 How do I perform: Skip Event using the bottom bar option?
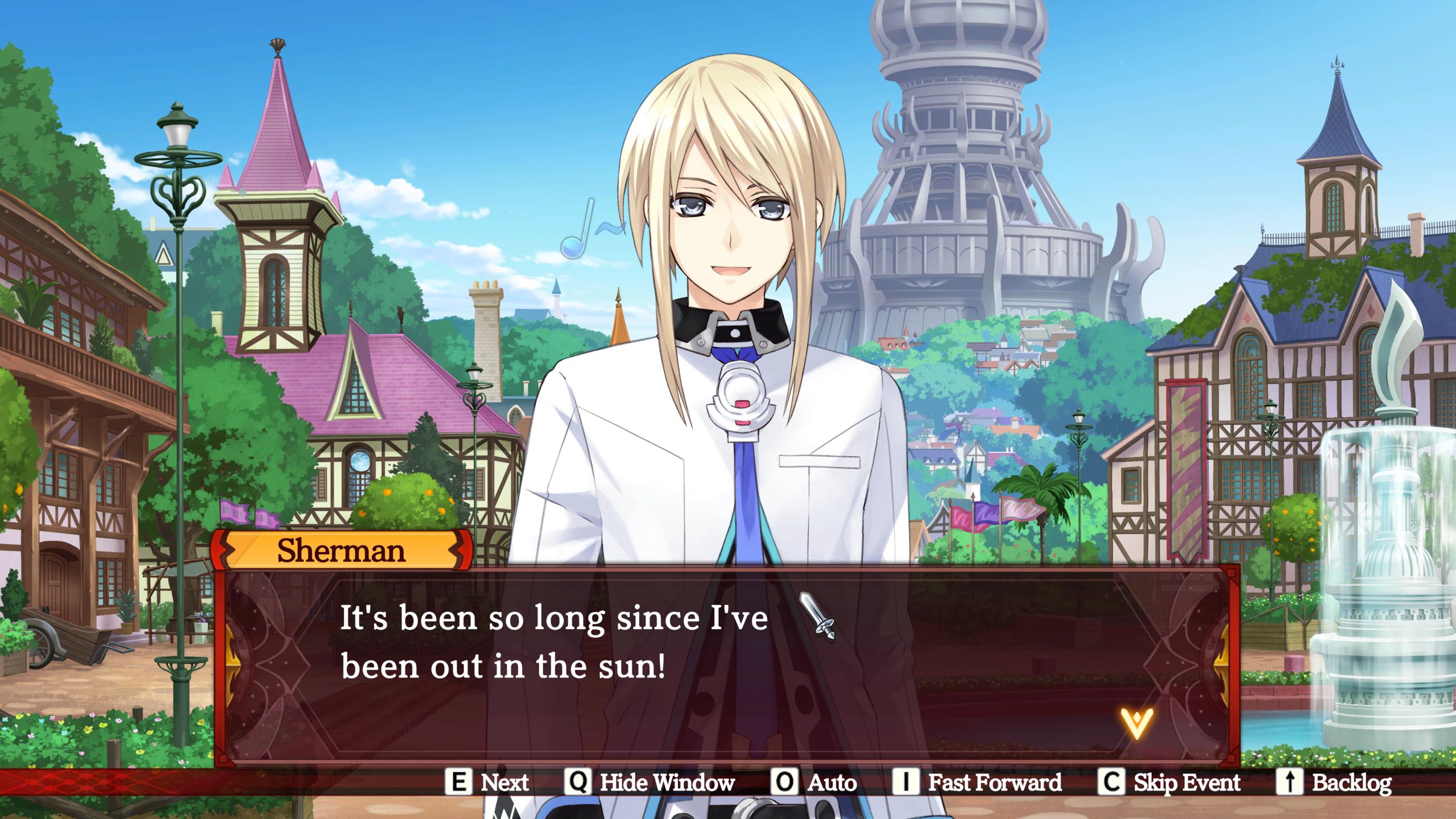click(1169, 783)
